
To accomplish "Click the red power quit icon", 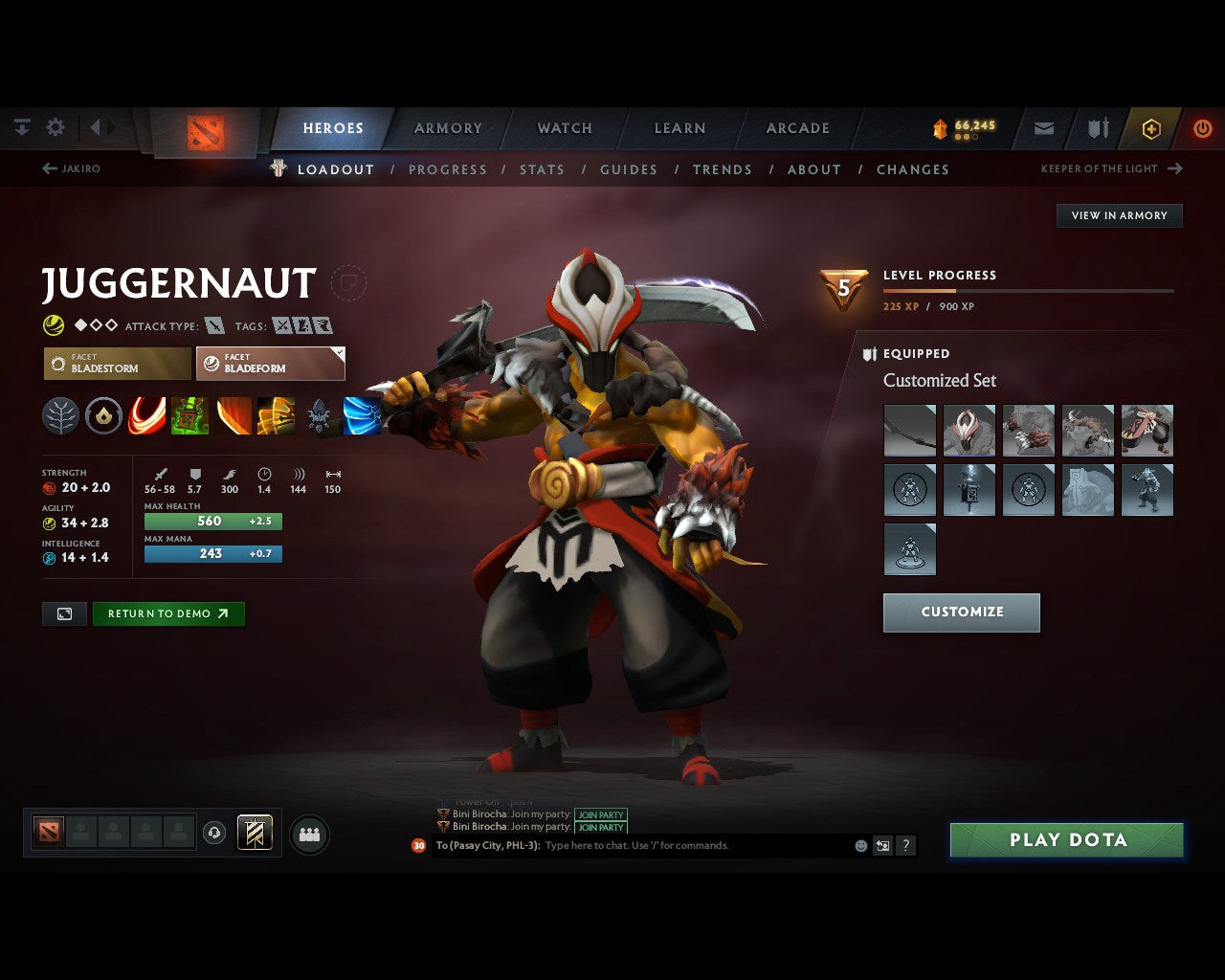I will click(1202, 128).
